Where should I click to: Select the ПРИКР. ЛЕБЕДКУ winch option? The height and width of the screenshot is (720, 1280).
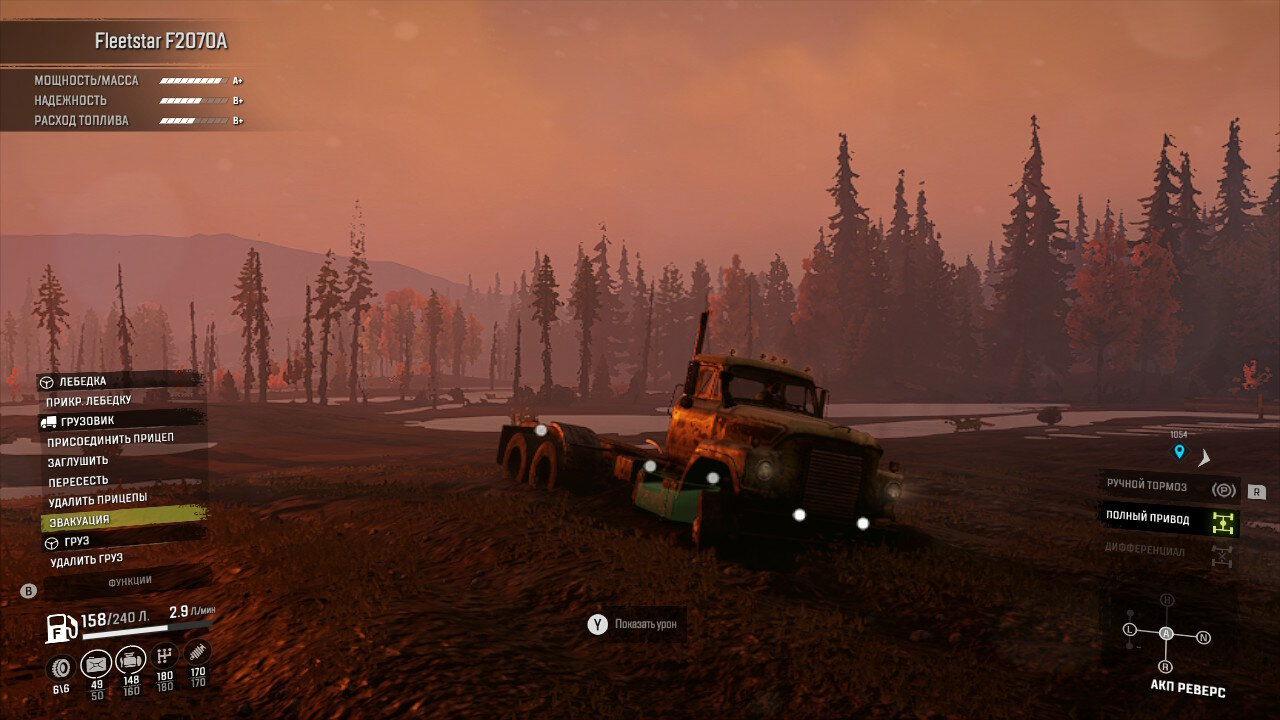[89, 401]
